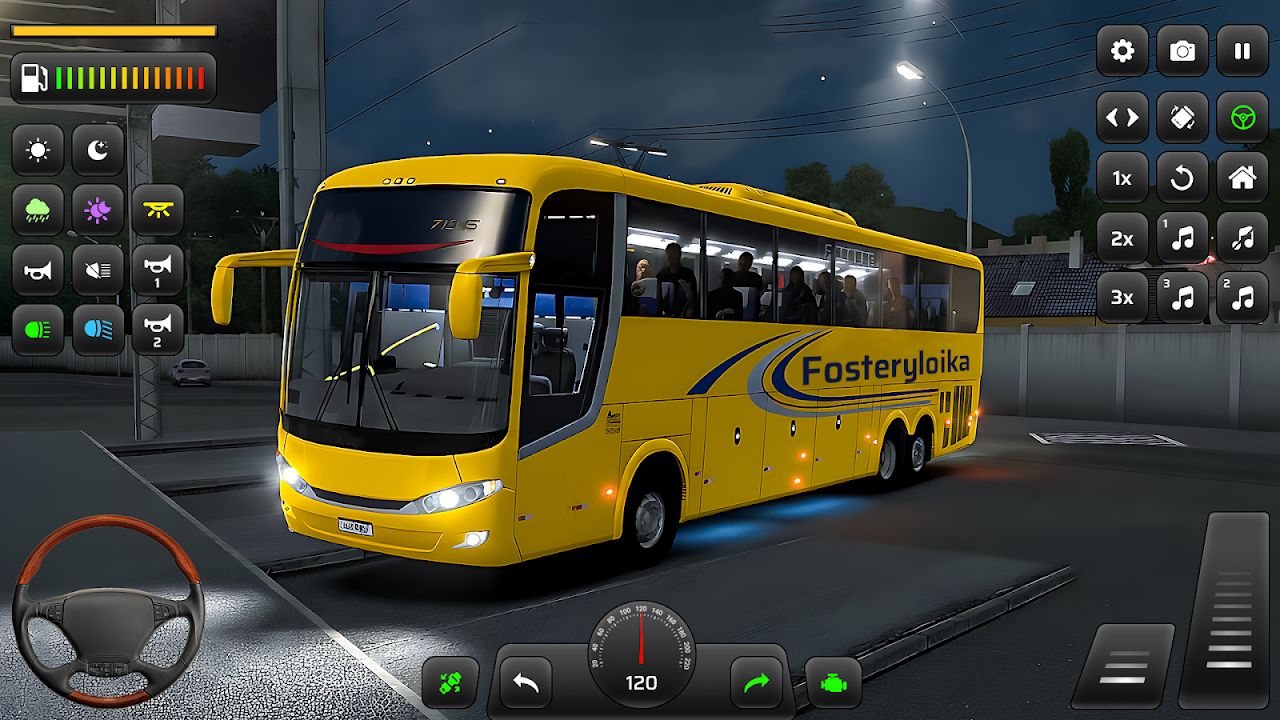
Task: Open the gear settings menu
Action: [x=1122, y=51]
